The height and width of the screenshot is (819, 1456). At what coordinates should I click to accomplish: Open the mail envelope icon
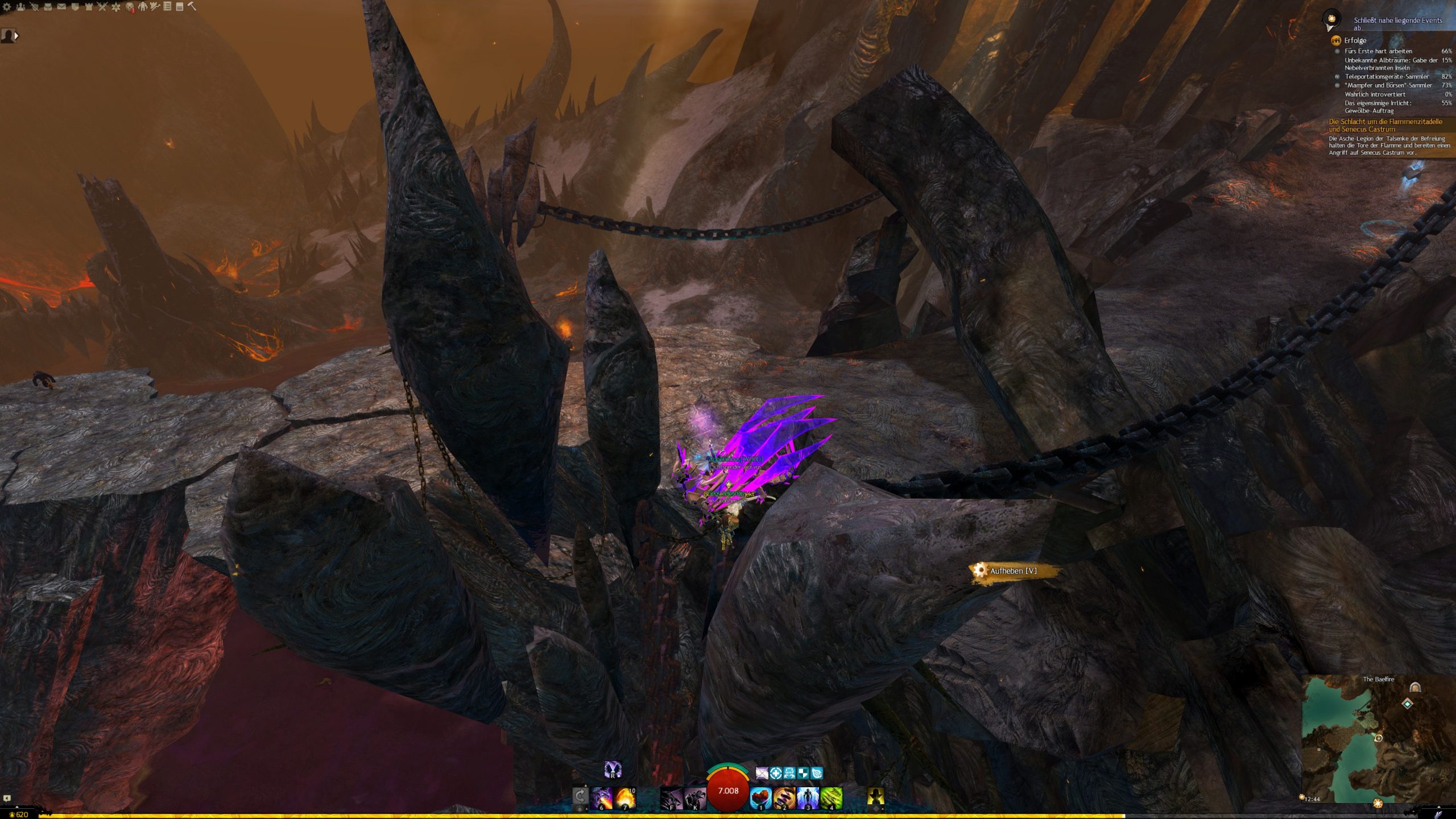(x=61, y=7)
